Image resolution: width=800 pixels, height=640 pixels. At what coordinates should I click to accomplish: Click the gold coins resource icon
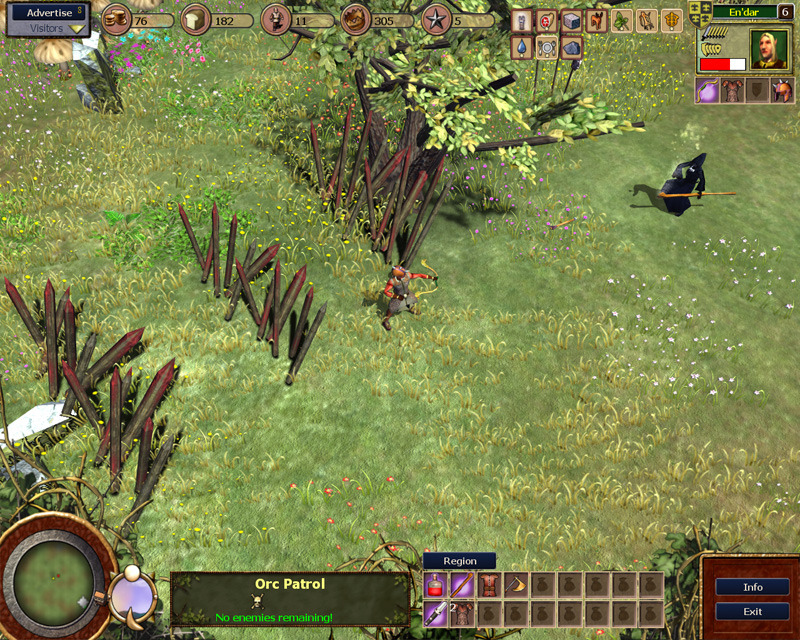(x=117, y=20)
